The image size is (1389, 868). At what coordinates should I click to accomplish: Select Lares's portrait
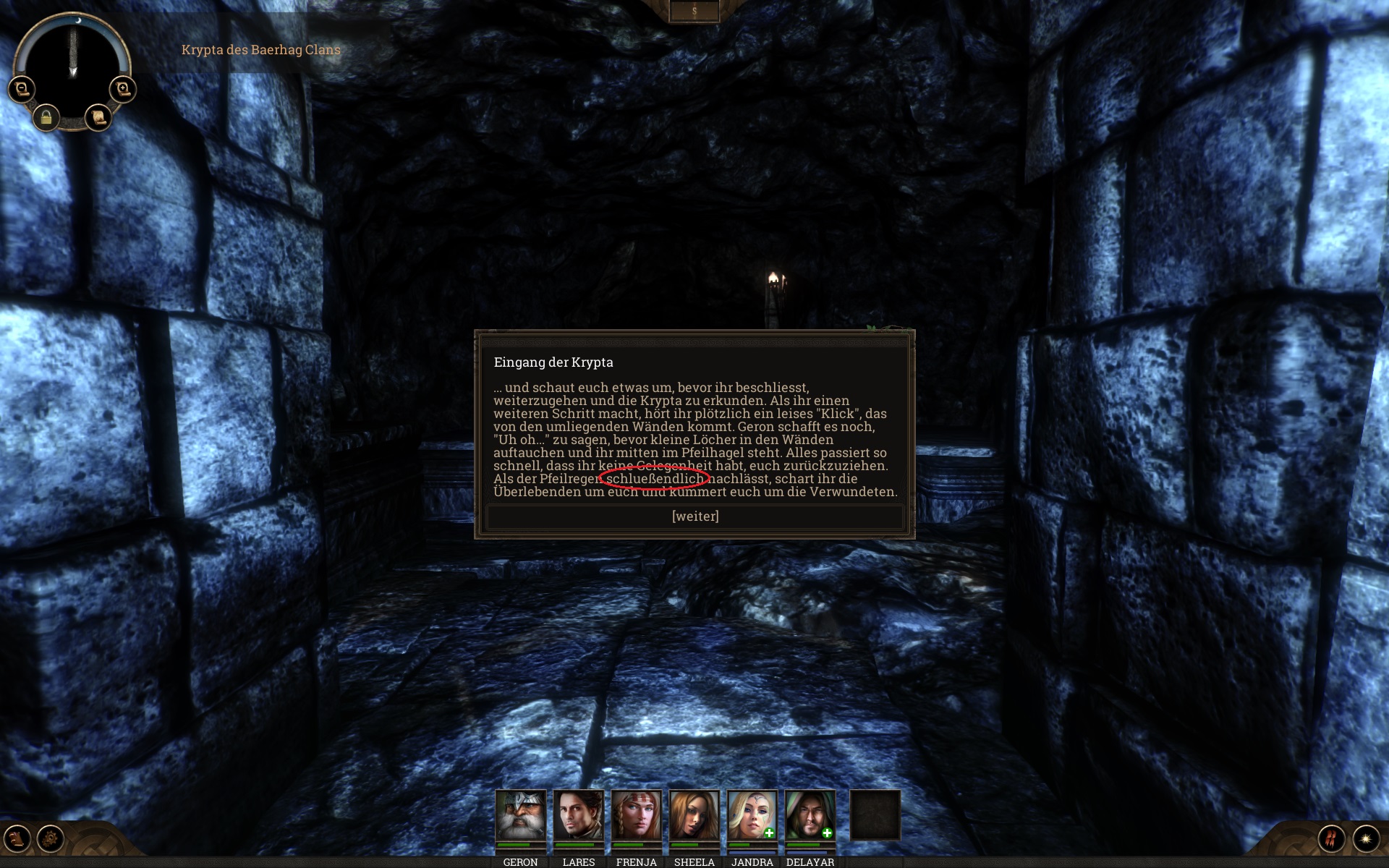pyautogui.click(x=578, y=814)
